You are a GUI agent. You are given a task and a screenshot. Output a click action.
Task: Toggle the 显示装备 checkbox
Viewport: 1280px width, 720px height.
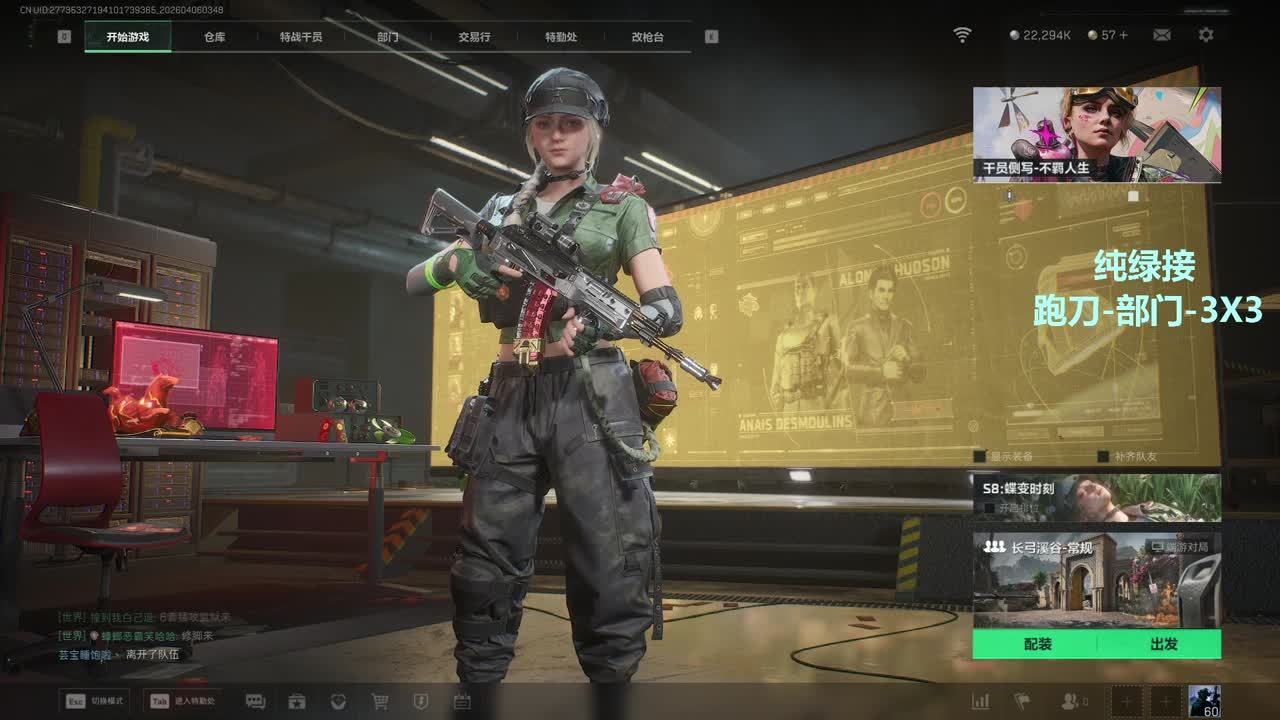click(980, 456)
